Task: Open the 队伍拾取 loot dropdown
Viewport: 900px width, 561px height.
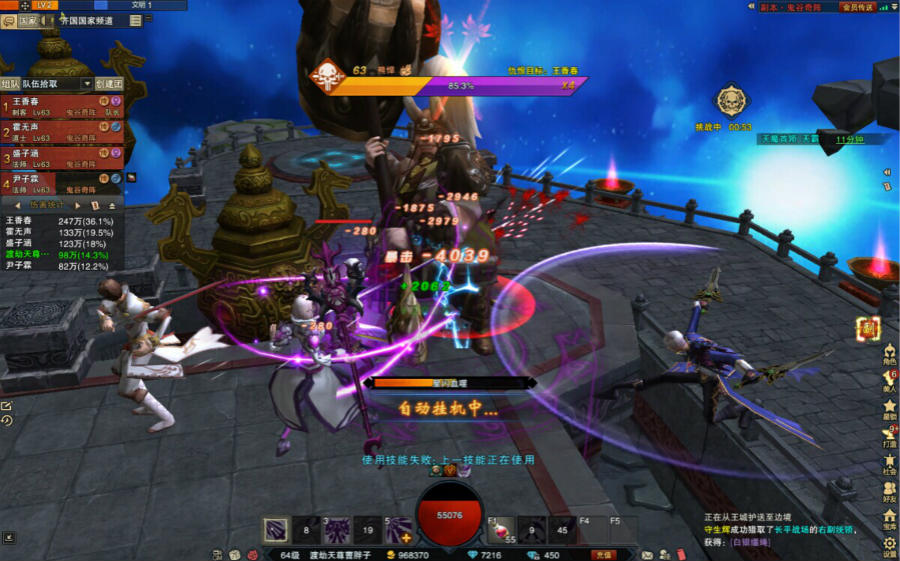Action: pyautogui.click(x=57, y=84)
